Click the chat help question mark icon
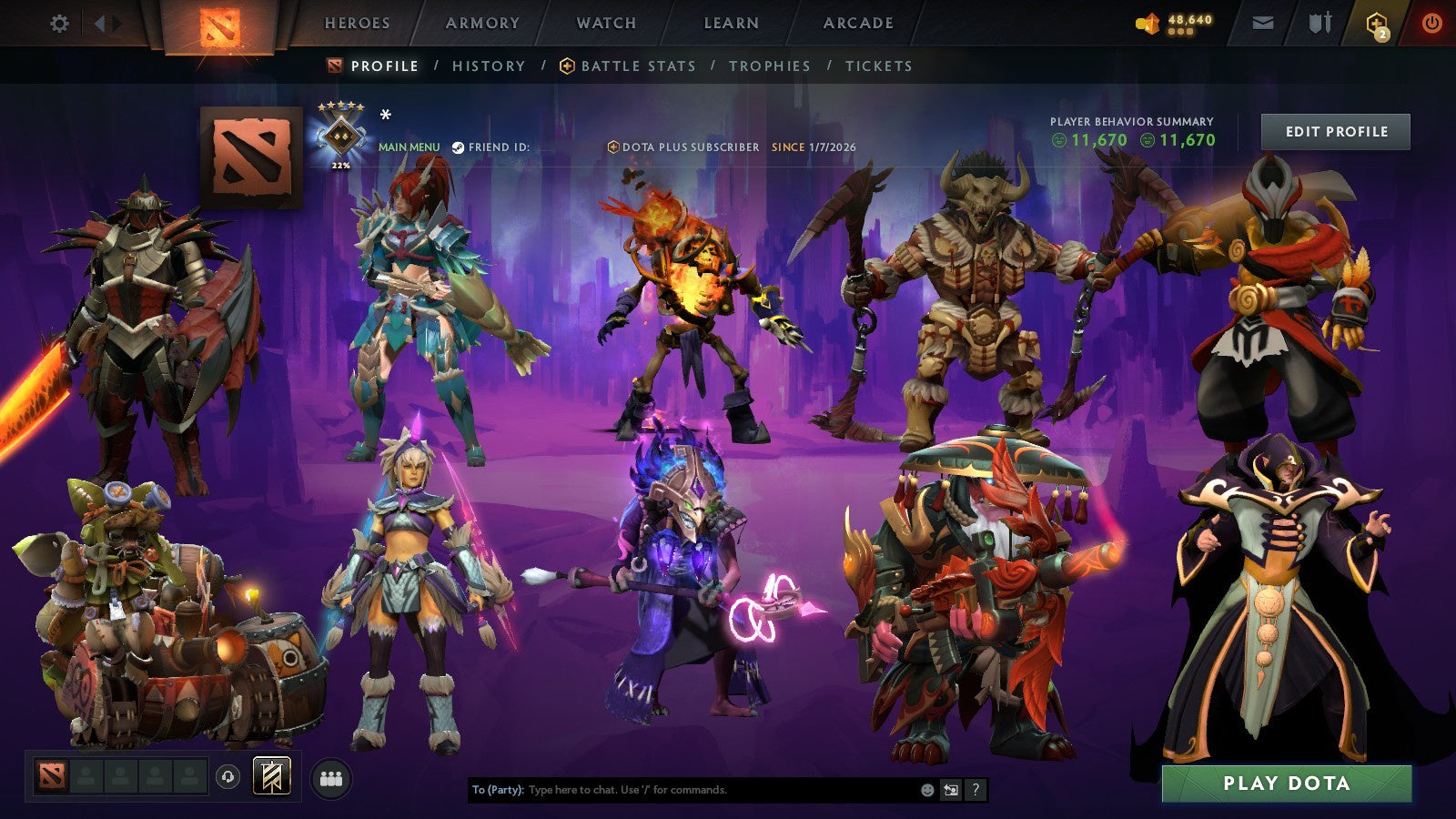The image size is (1456, 819). [976, 791]
